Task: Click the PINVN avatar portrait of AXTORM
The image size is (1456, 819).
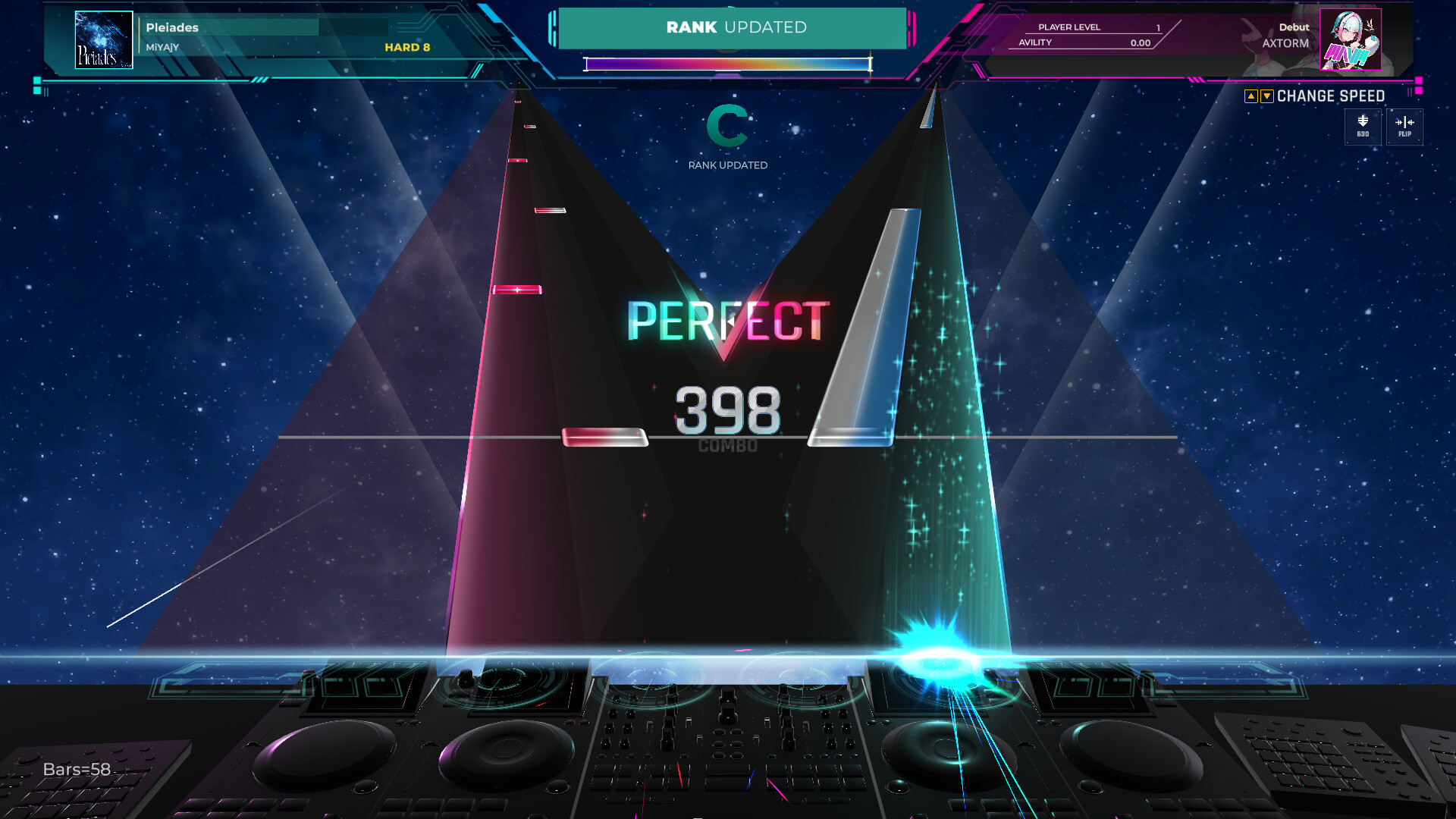Action: (x=1351, y=40)
